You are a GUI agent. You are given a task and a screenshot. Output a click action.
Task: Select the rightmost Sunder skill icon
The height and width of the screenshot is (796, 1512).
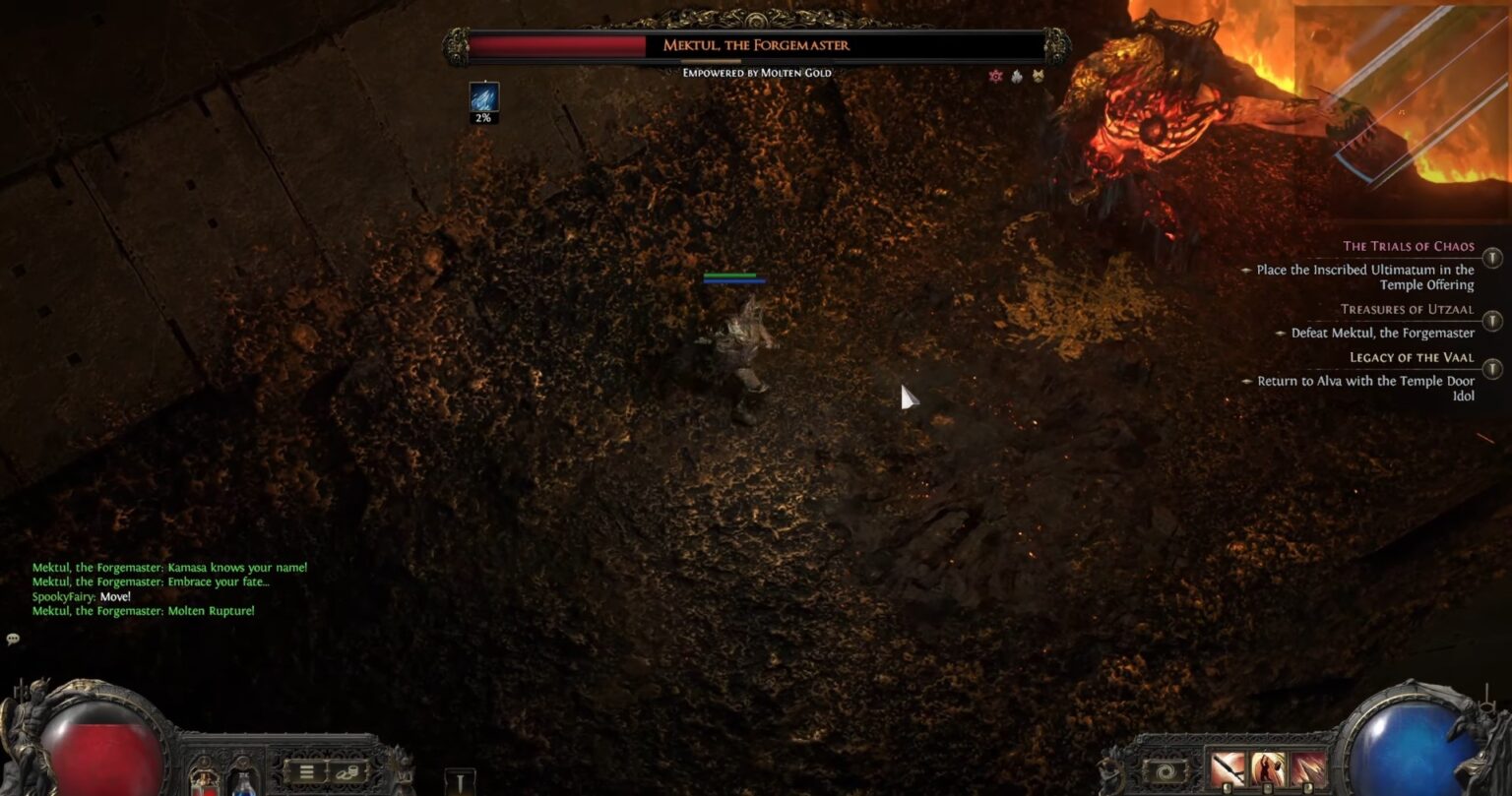1307,767
